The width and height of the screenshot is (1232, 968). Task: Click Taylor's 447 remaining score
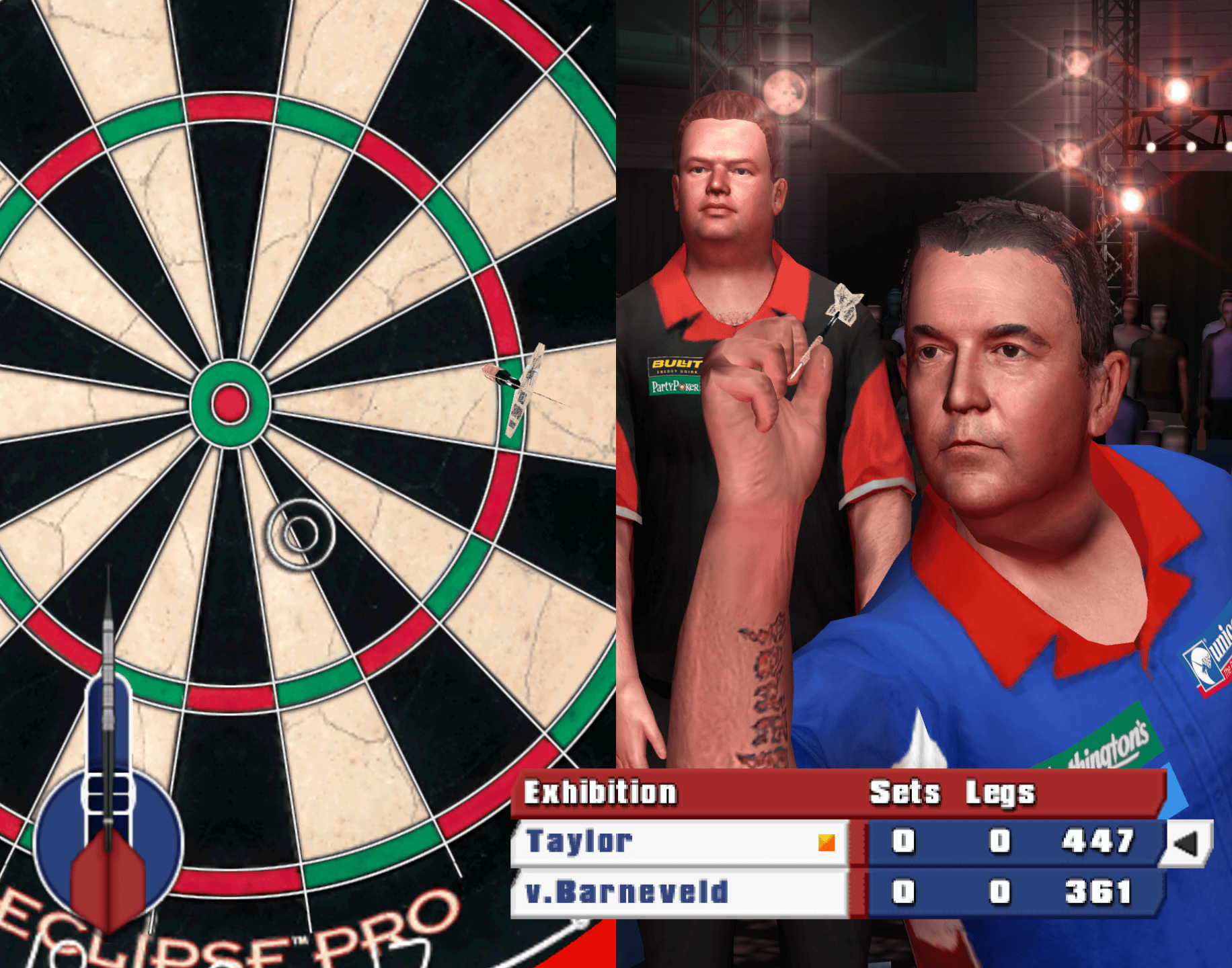(1096, 840)
